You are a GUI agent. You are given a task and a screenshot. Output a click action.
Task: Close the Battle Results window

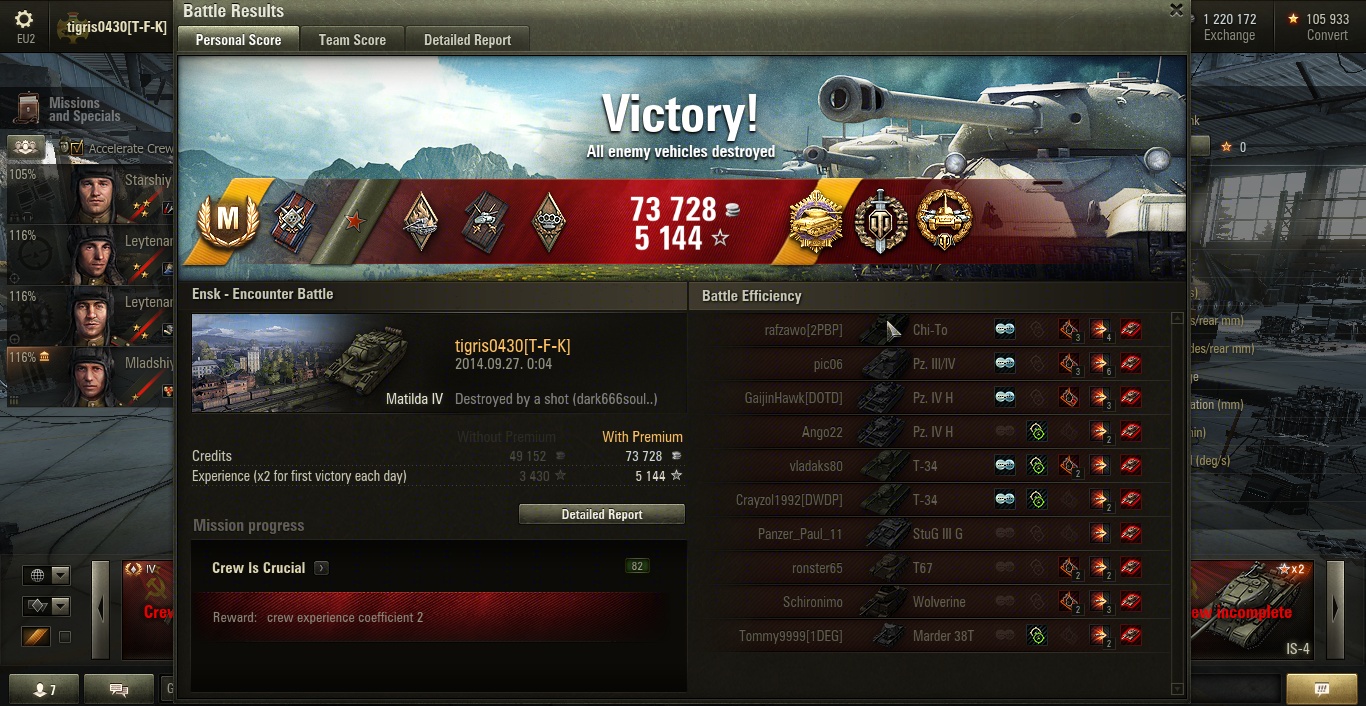pyautogui.click(x=1177, y=10)
